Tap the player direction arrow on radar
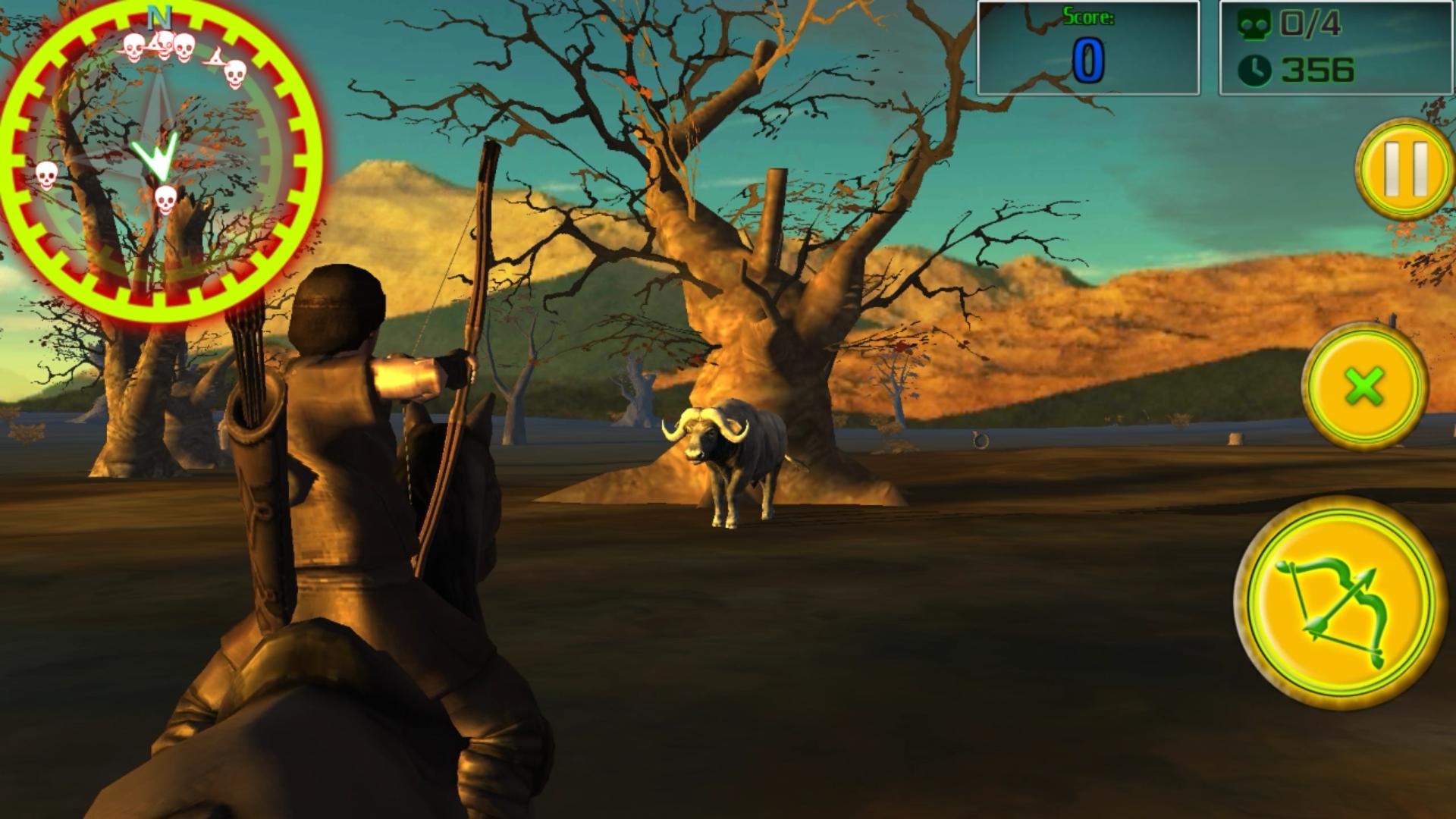Viewport: 1456px width, 819px height. (x=155, y=156)
